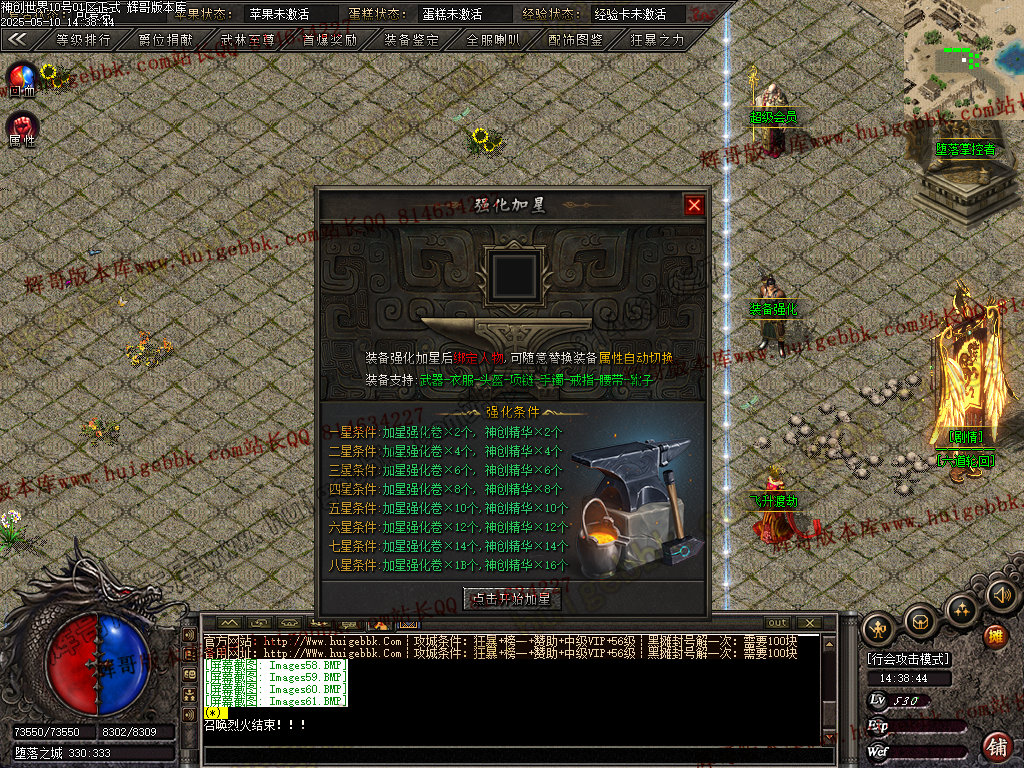Click the 点击开始加星 start button

coord(513,599)
